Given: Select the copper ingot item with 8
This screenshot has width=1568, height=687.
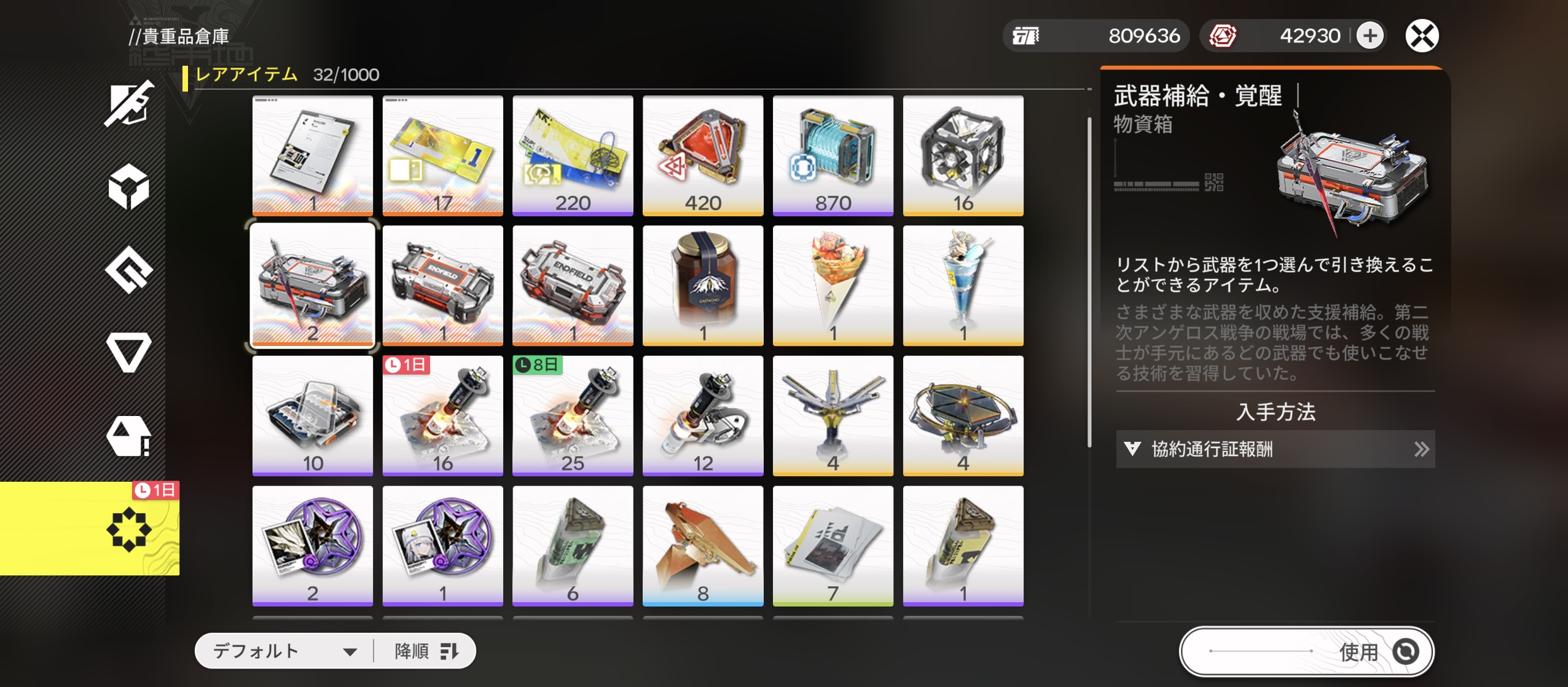Looking at the screenshot, I should tap(703, 546).
